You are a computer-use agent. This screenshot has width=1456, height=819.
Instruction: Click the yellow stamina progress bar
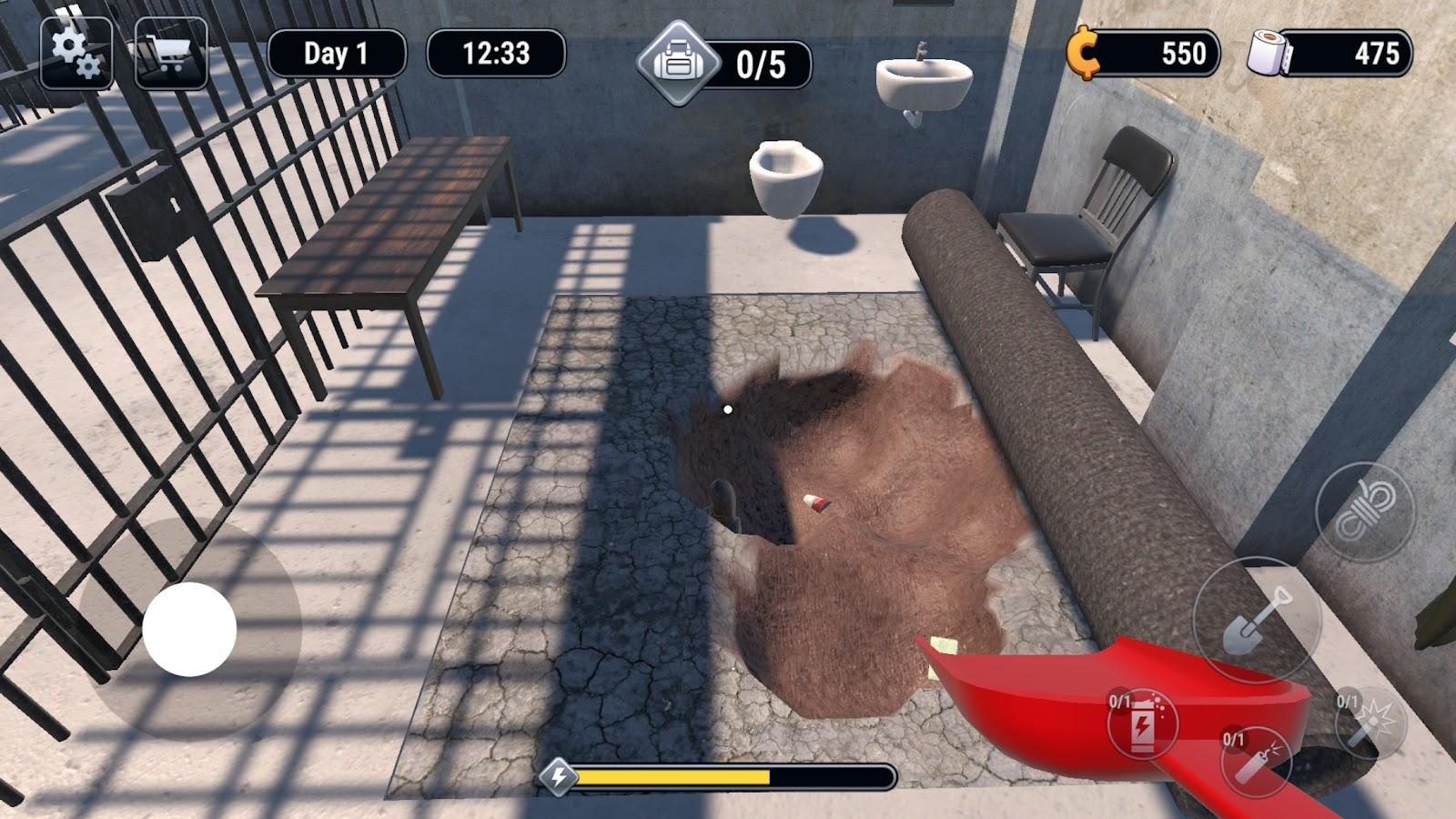tap(673, 778)
